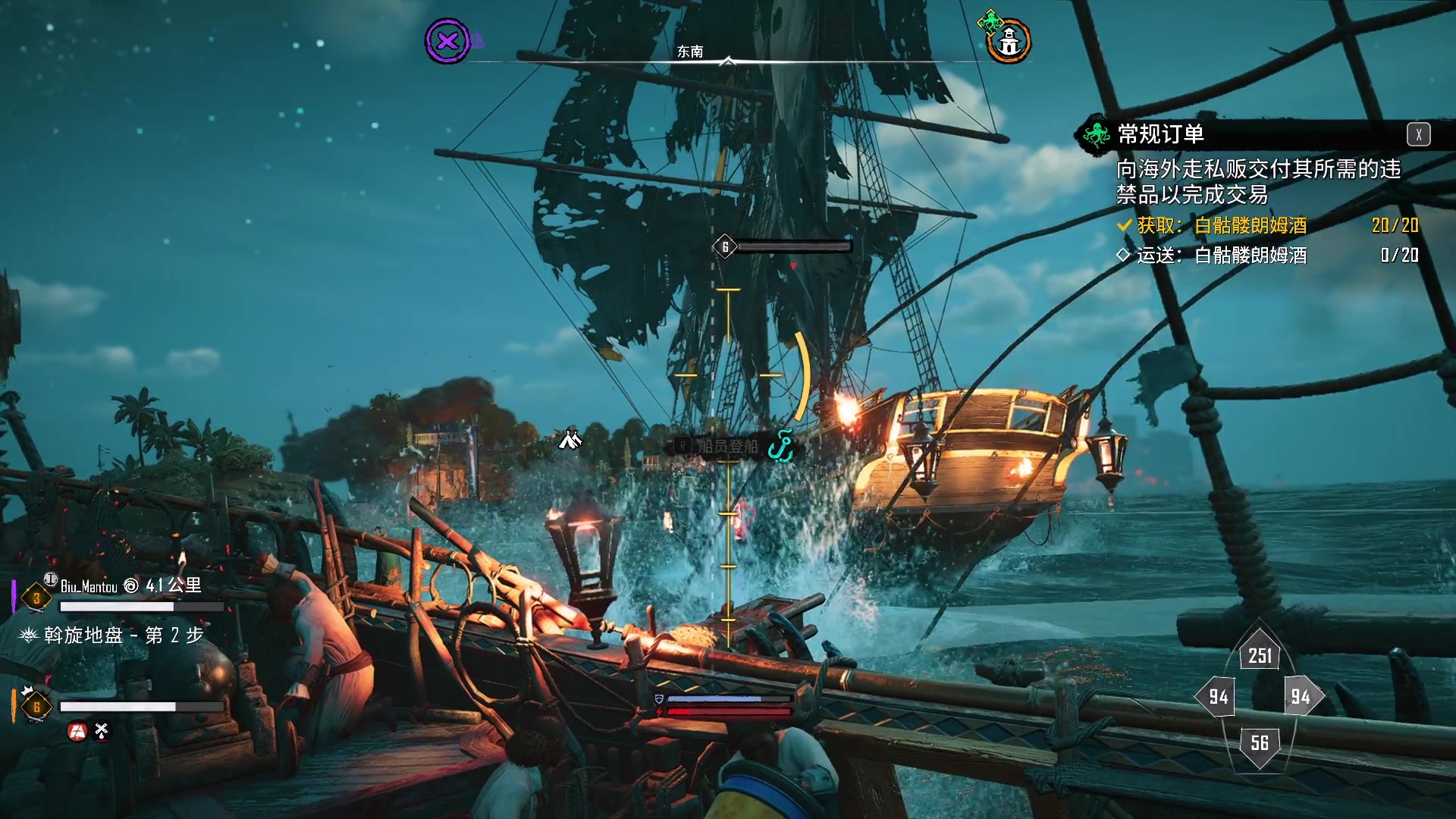Viewport: 1456px width, 819px height.
Task: Choose the weapon slot showing 56
Action: pyautogui.click(x=1260, y=742)
